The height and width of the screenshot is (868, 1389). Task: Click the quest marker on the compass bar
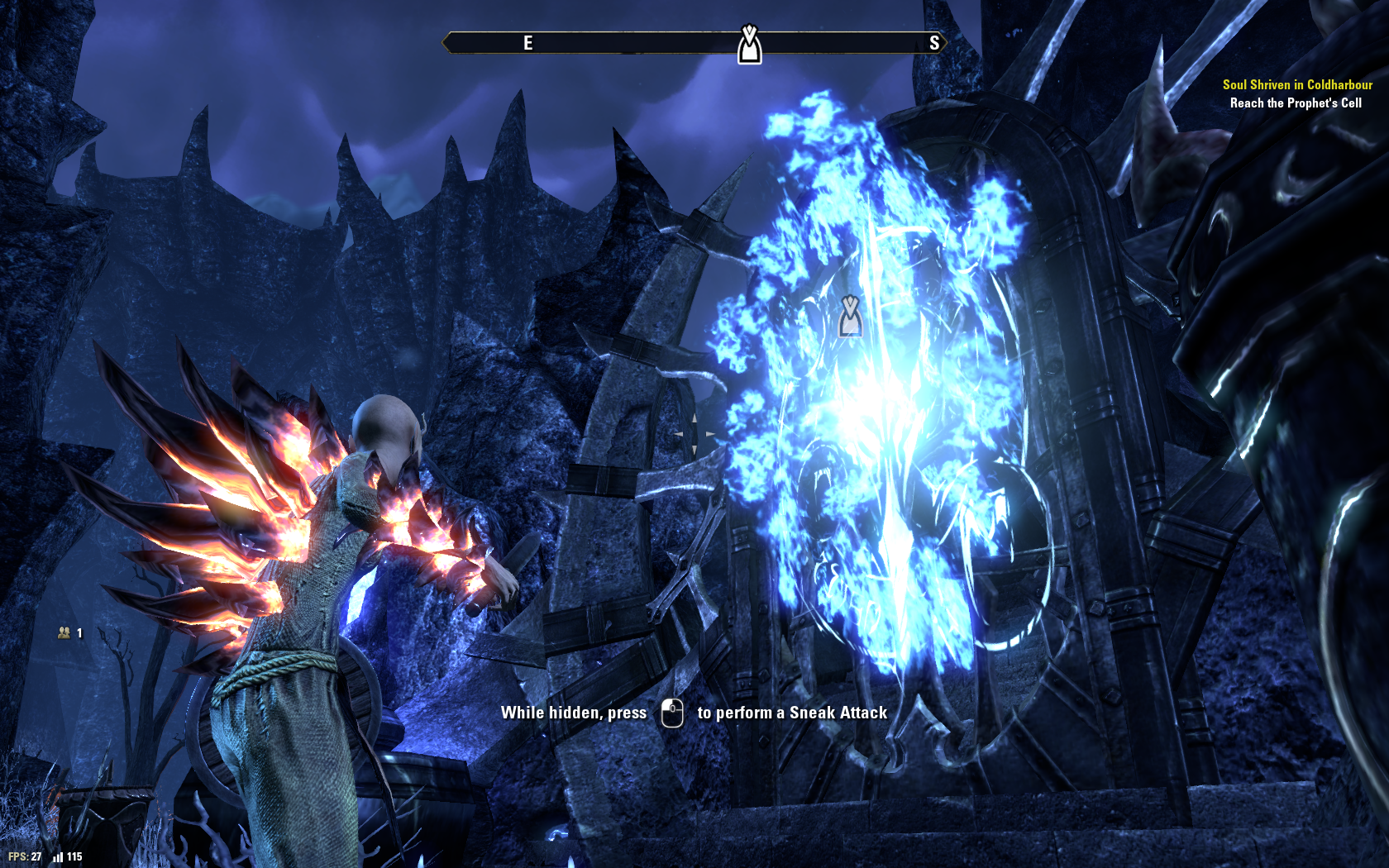tap(749, 45)
